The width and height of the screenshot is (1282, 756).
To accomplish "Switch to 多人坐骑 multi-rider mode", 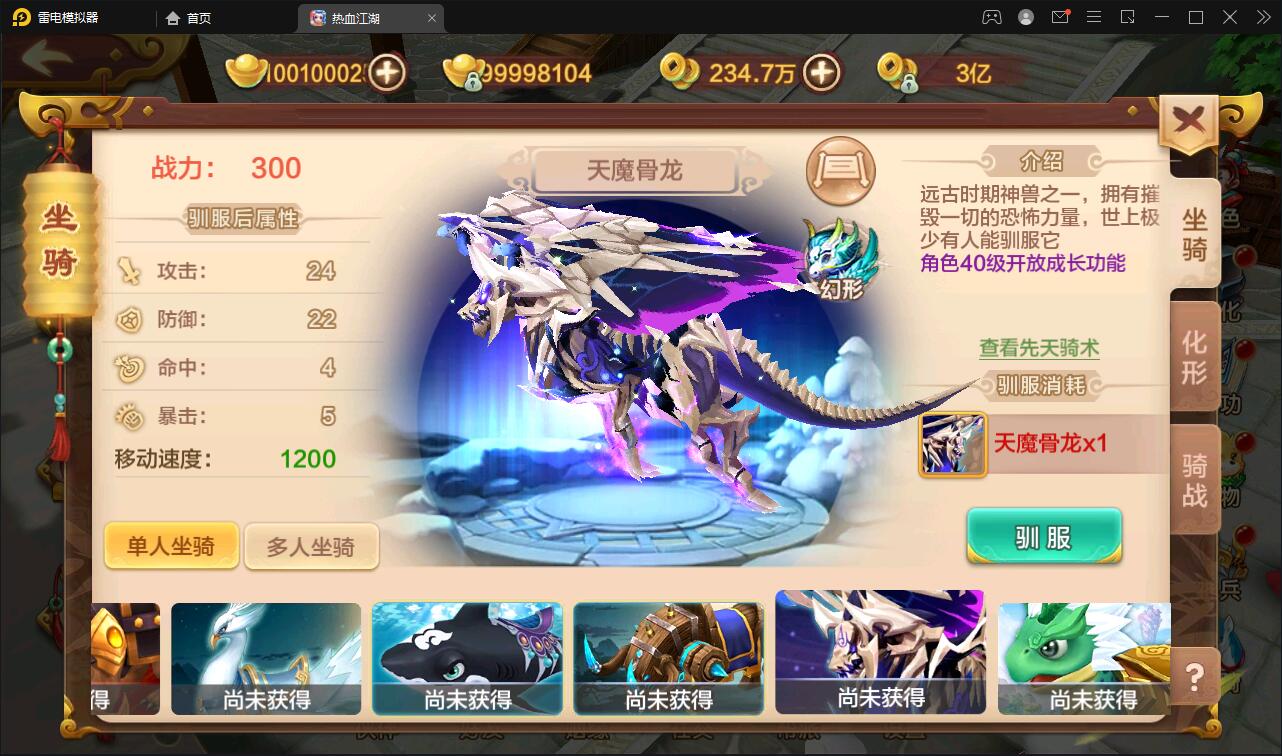I will [x=311, y=546].
